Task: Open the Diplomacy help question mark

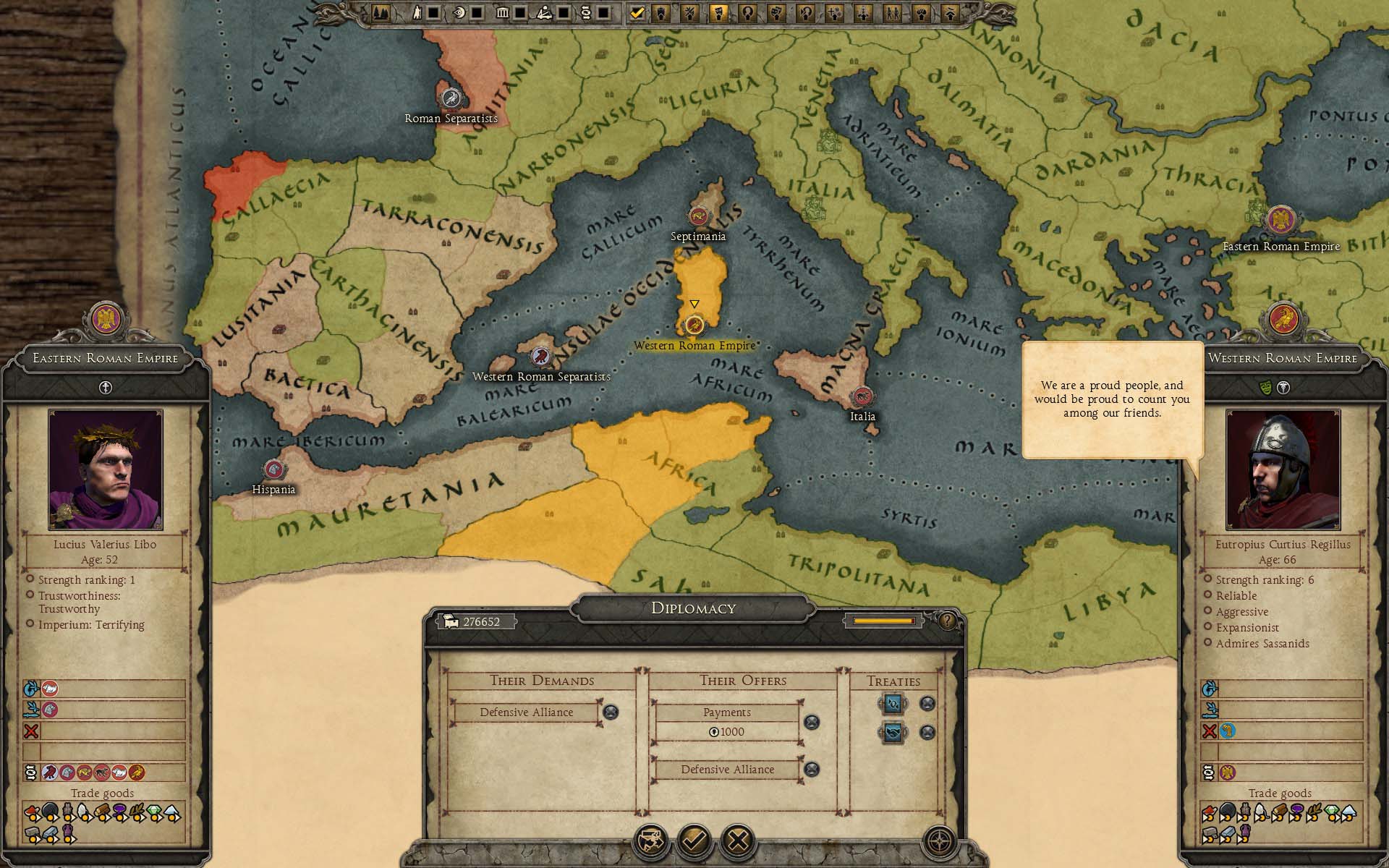Action: tap(947, 621)
